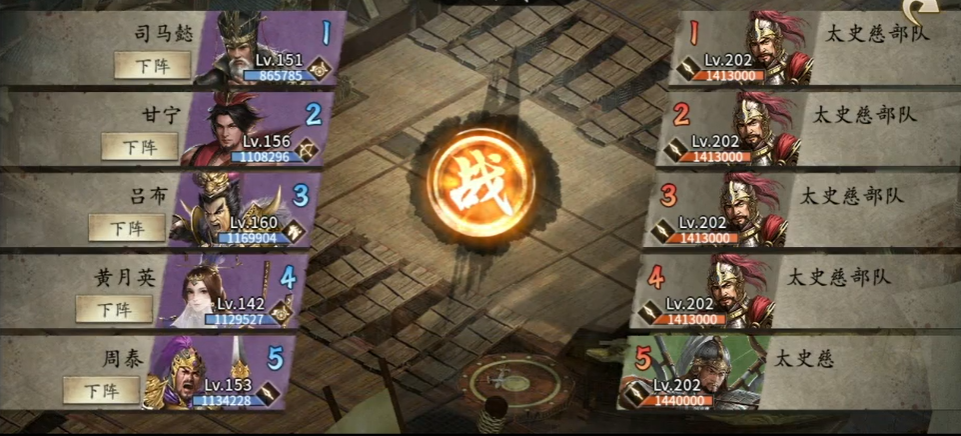Image resolution: width=961 pixels, height=436 pixels.
Task: Remove 吕布 using his 下阵 button
Action: [127, 227]
